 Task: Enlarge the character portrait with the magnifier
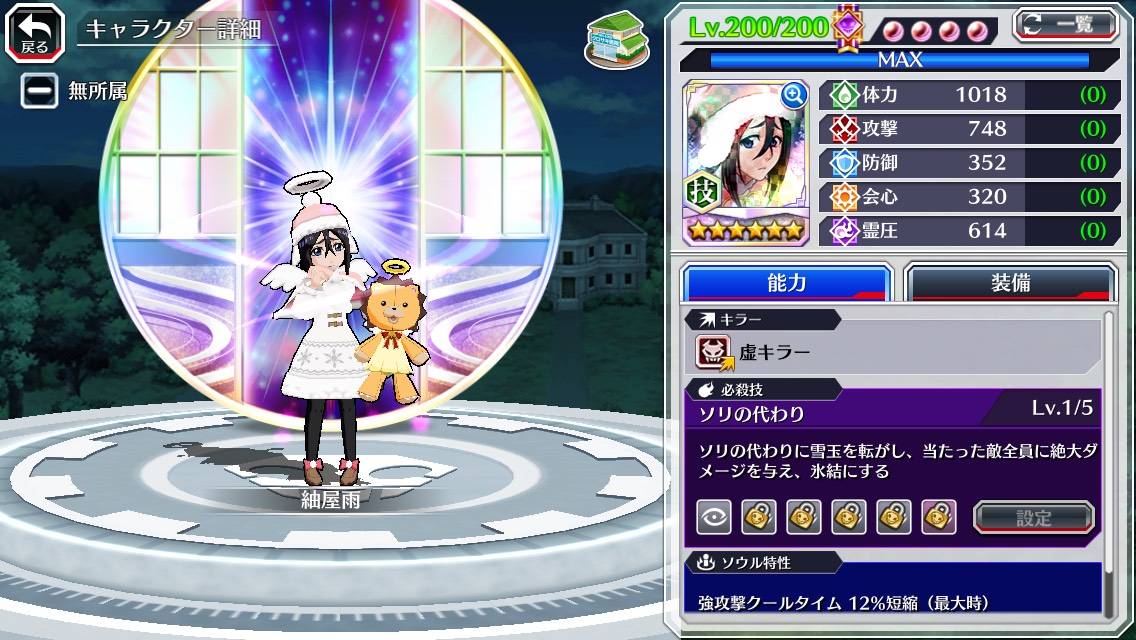[x=794, y=94]
